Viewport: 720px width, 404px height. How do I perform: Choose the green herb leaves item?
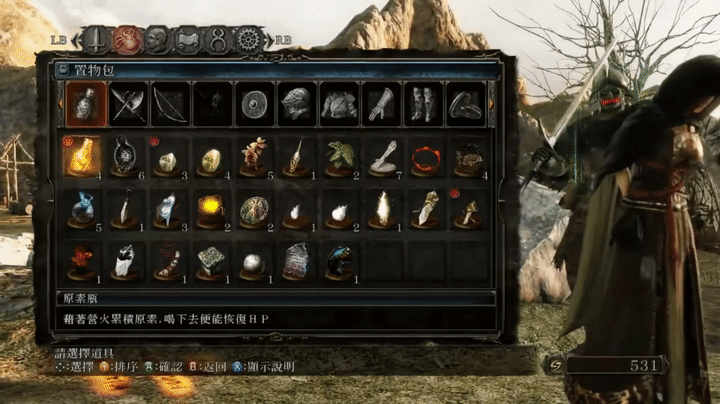[340, 156]
